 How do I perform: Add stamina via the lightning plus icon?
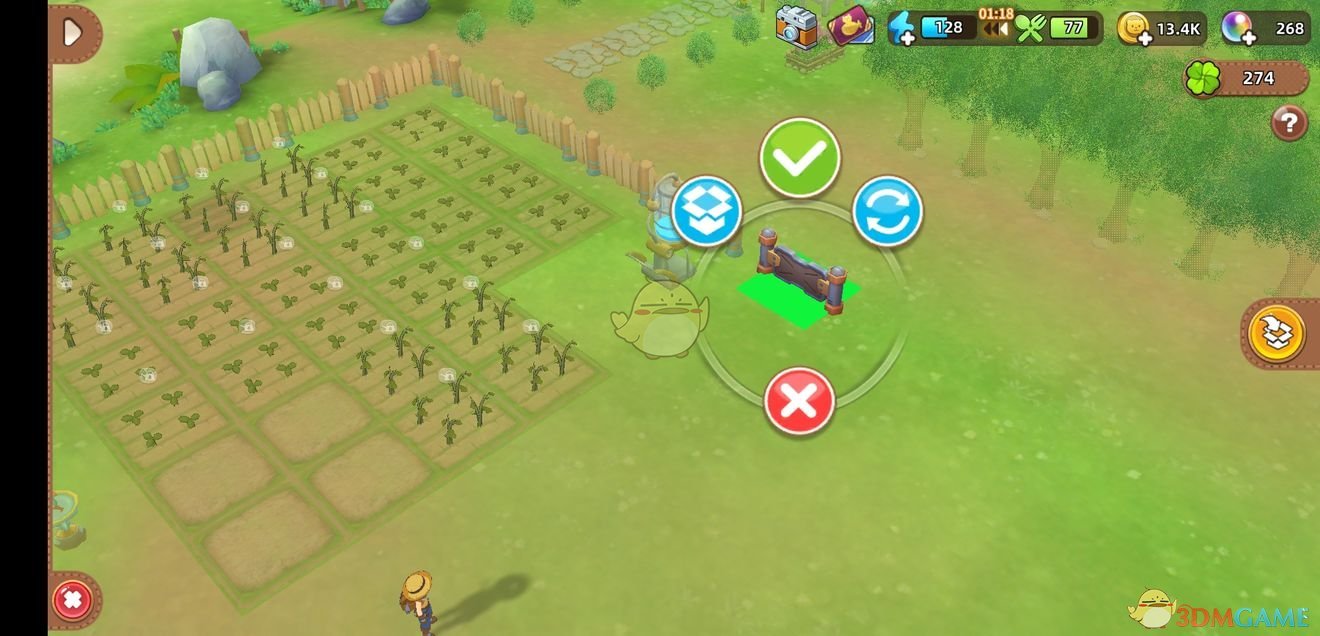tap(902, 28)
